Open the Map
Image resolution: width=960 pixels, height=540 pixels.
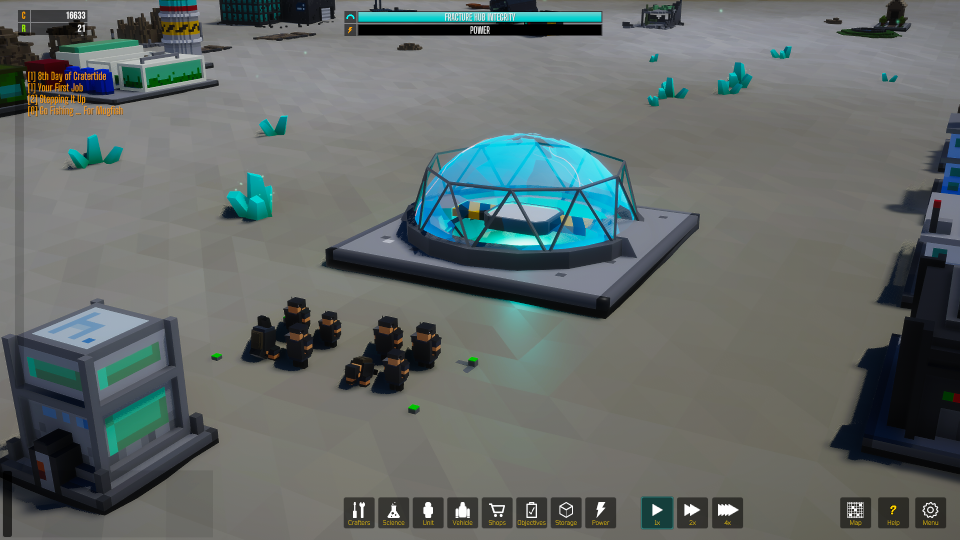(x=855, y=513)
